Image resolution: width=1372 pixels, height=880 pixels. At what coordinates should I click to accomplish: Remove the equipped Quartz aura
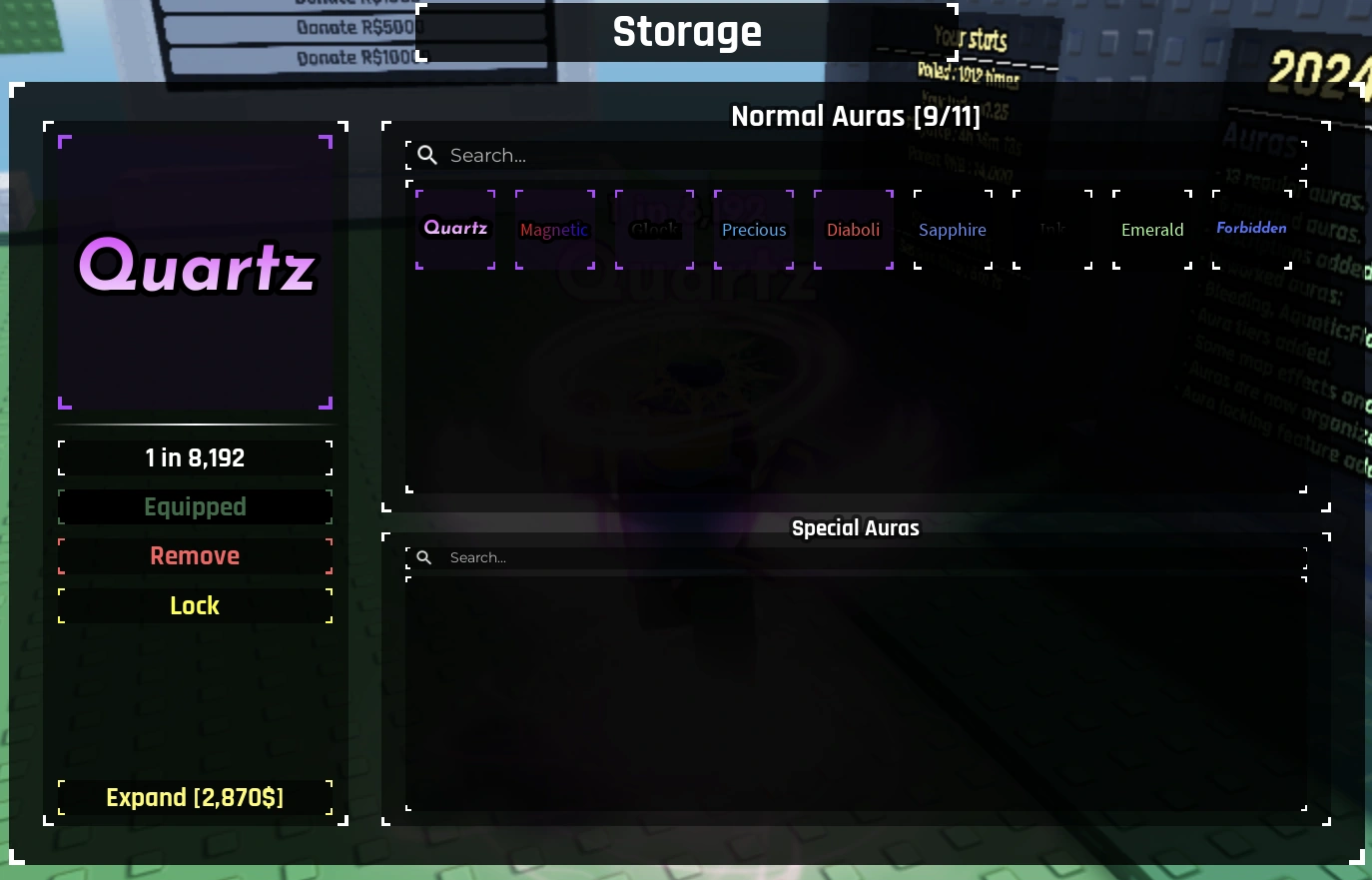[195, 555]
